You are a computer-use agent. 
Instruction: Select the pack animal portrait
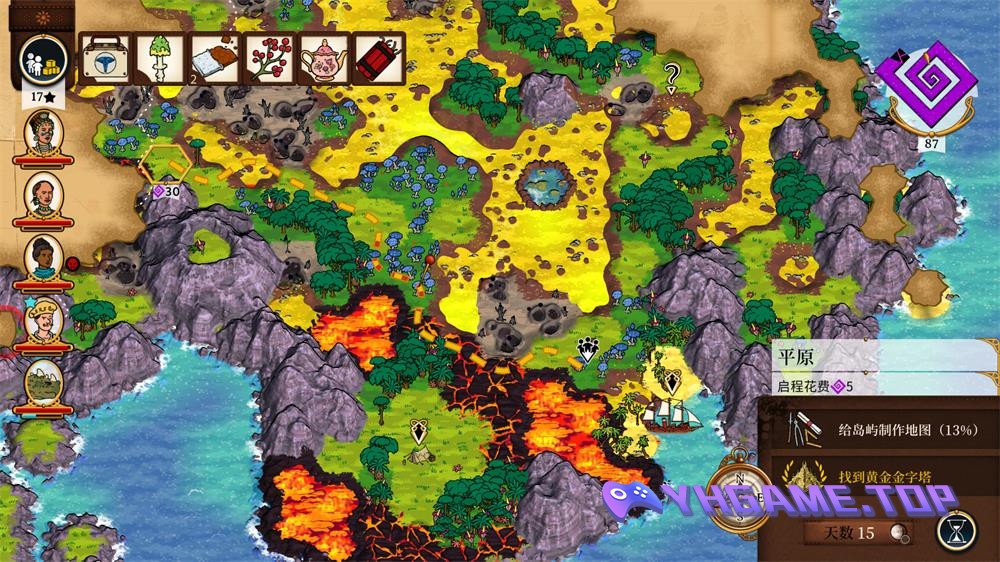(43, 382)
